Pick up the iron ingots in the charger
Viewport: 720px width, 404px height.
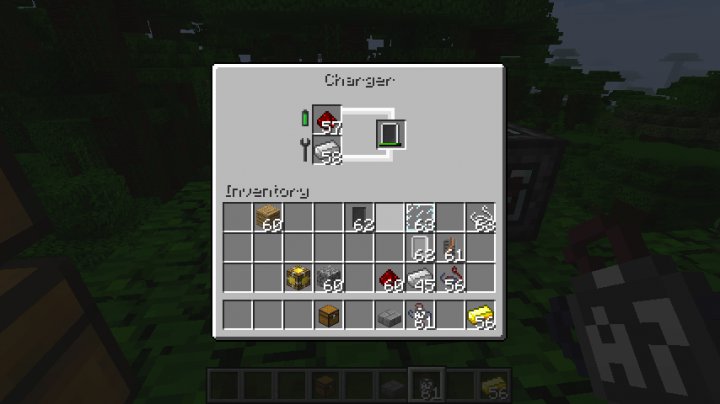[328, 150]
